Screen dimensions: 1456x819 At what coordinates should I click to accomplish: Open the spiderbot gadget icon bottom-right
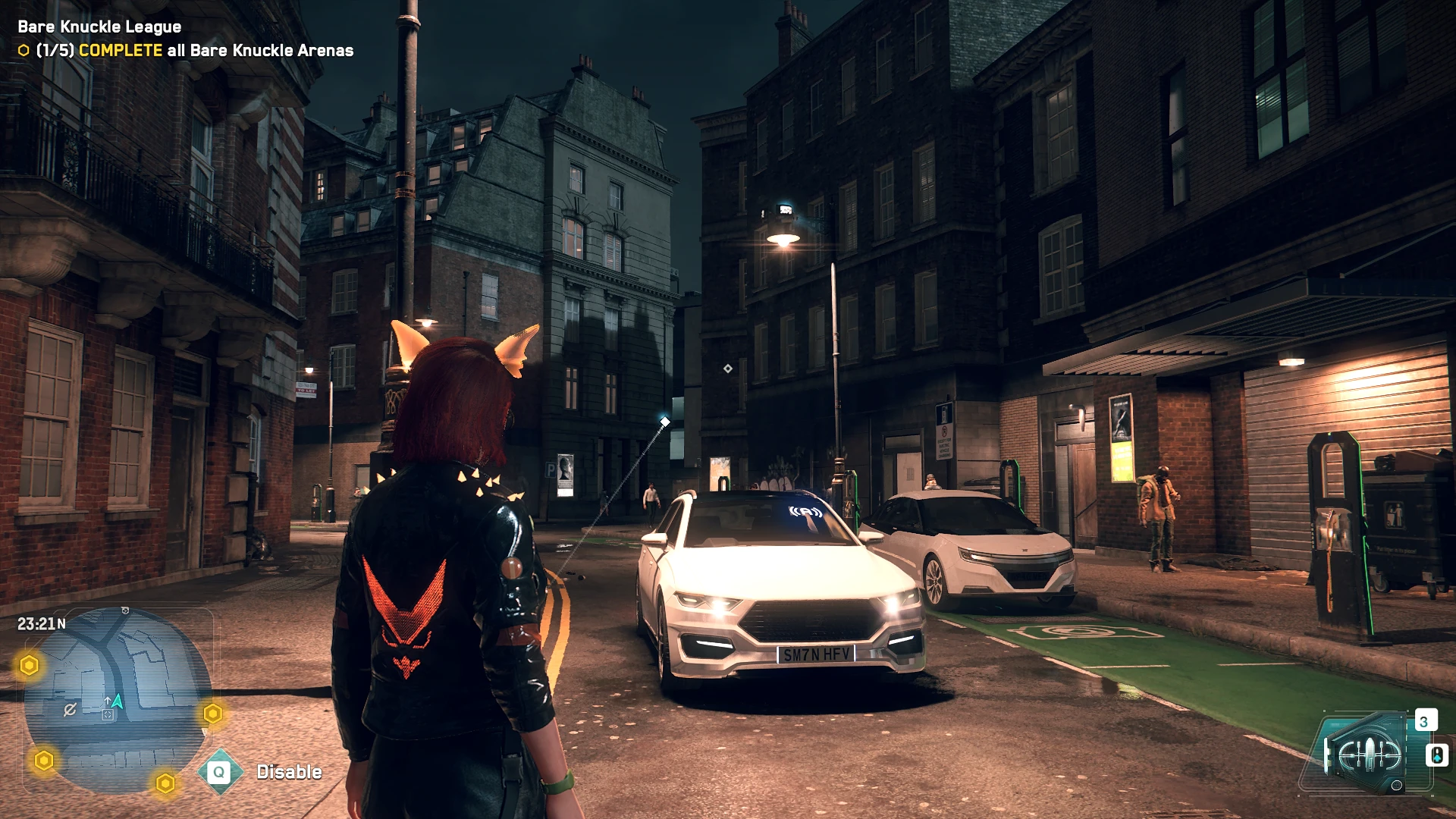click(1369, 755)
